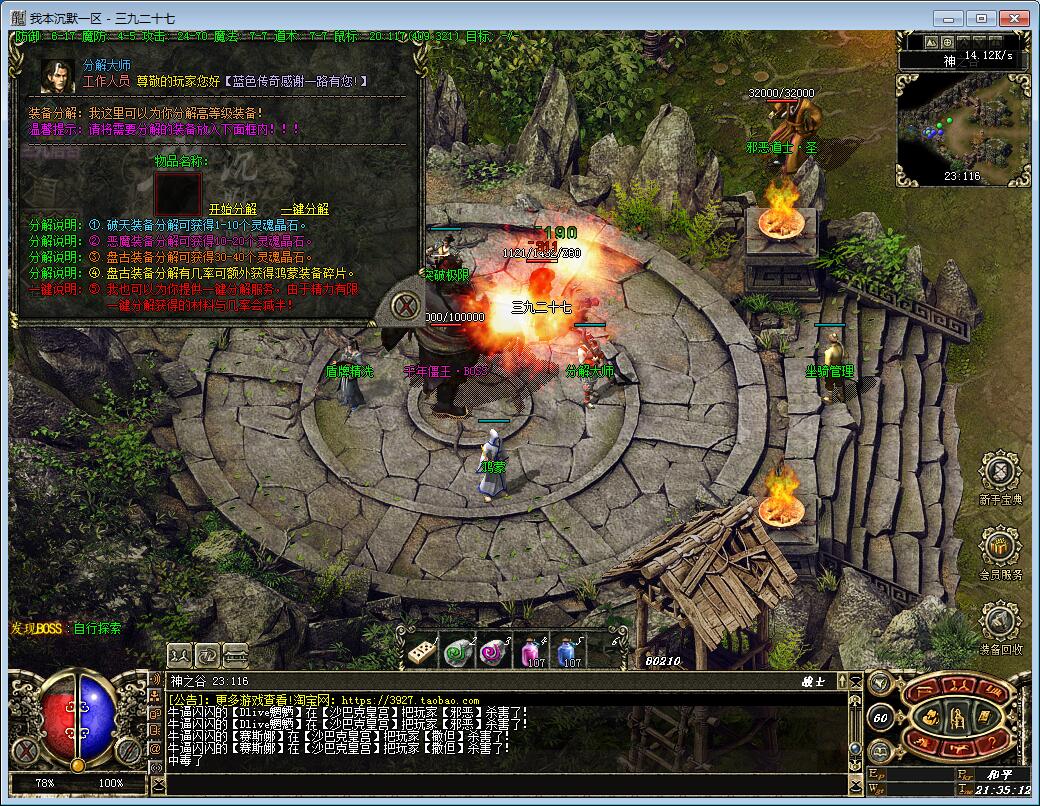This screenshot has height=806, width=1040.
Task: Select the empty item slot under 物品名称
Action: tap(178, 193)
